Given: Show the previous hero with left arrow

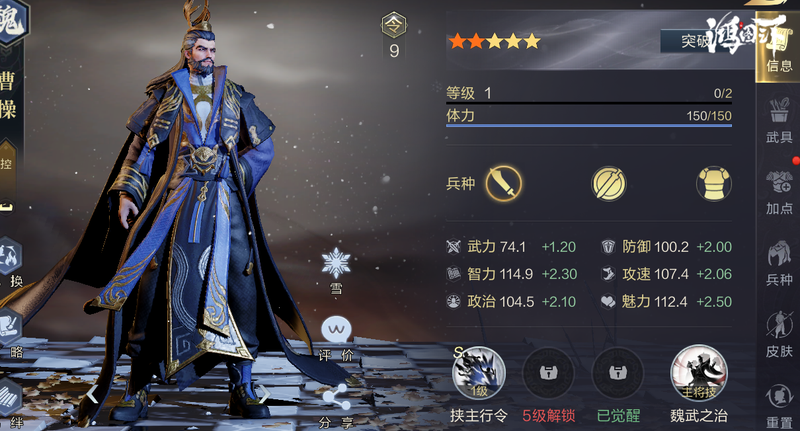Looking at the screenshot, I should pyautogui.click(x=92, y=393).
